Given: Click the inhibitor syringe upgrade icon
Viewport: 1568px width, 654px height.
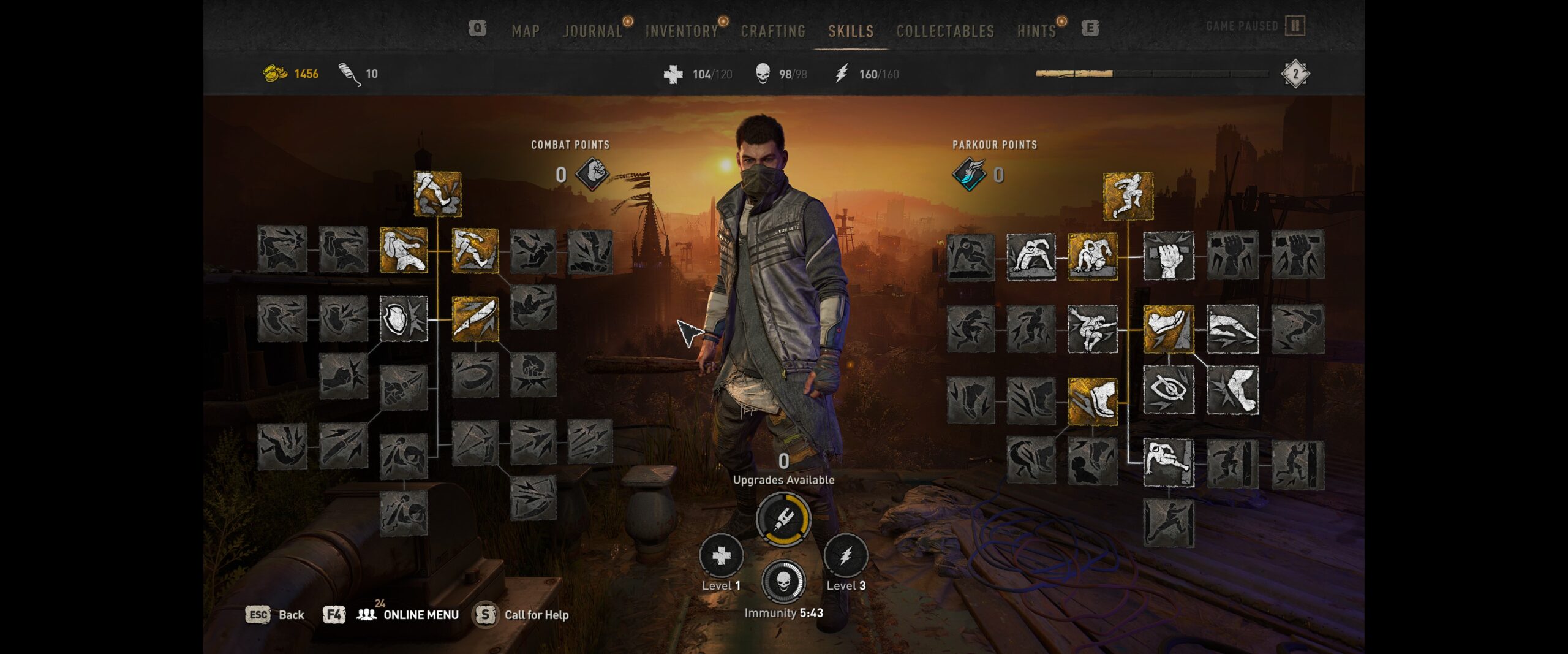Looking at the screenshot, I should [x=783, y=519].
